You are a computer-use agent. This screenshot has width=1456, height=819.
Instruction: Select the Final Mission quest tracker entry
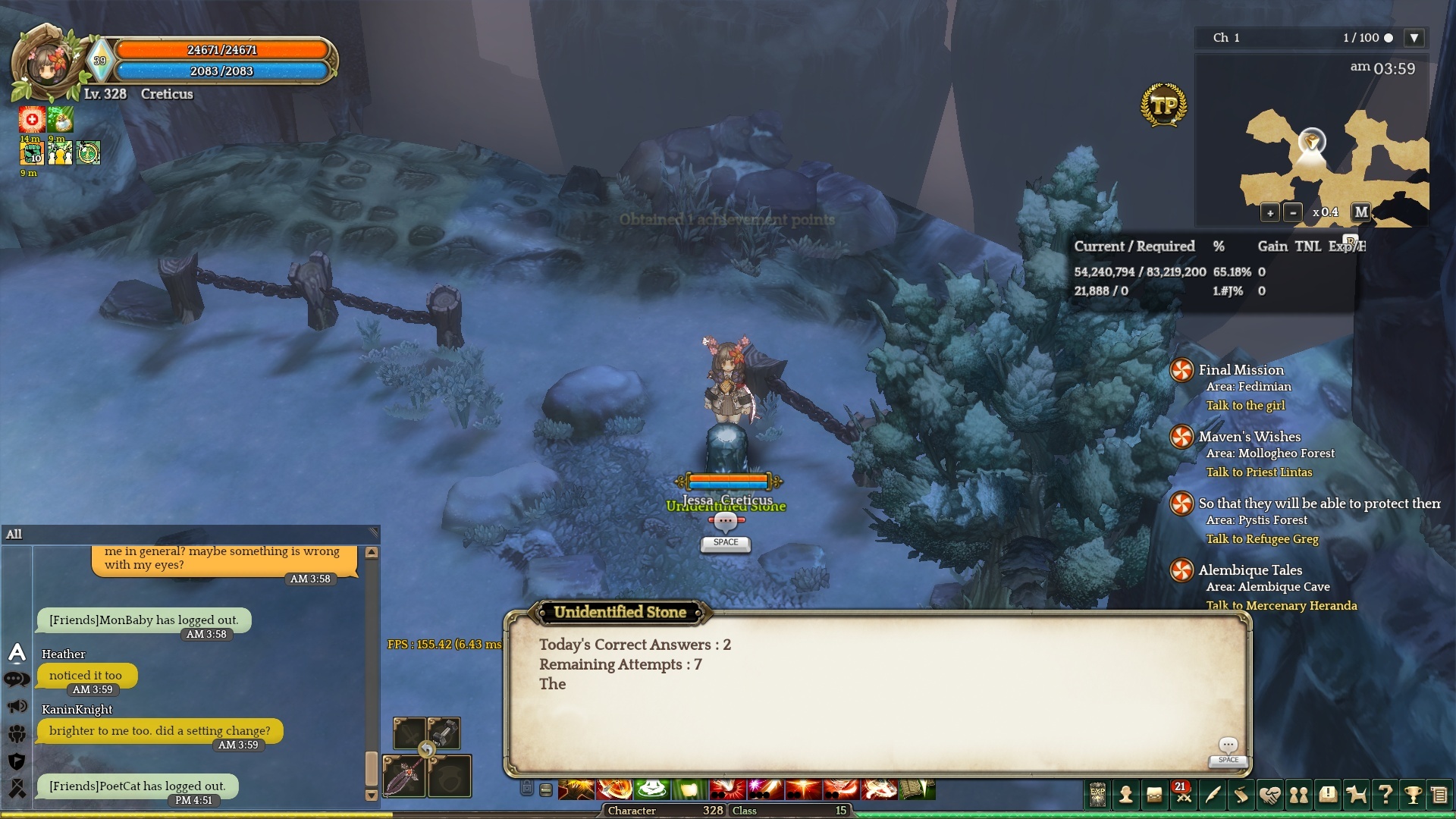click(1241, 370)
